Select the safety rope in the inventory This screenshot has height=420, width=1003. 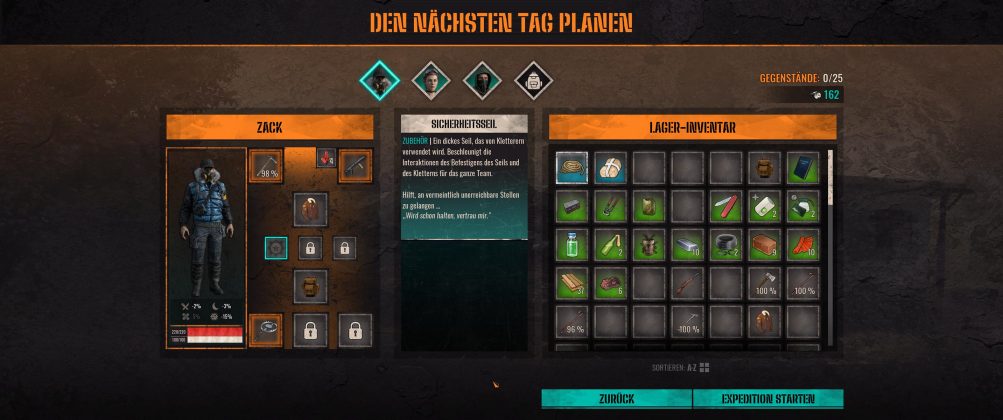tap(572, 167)
